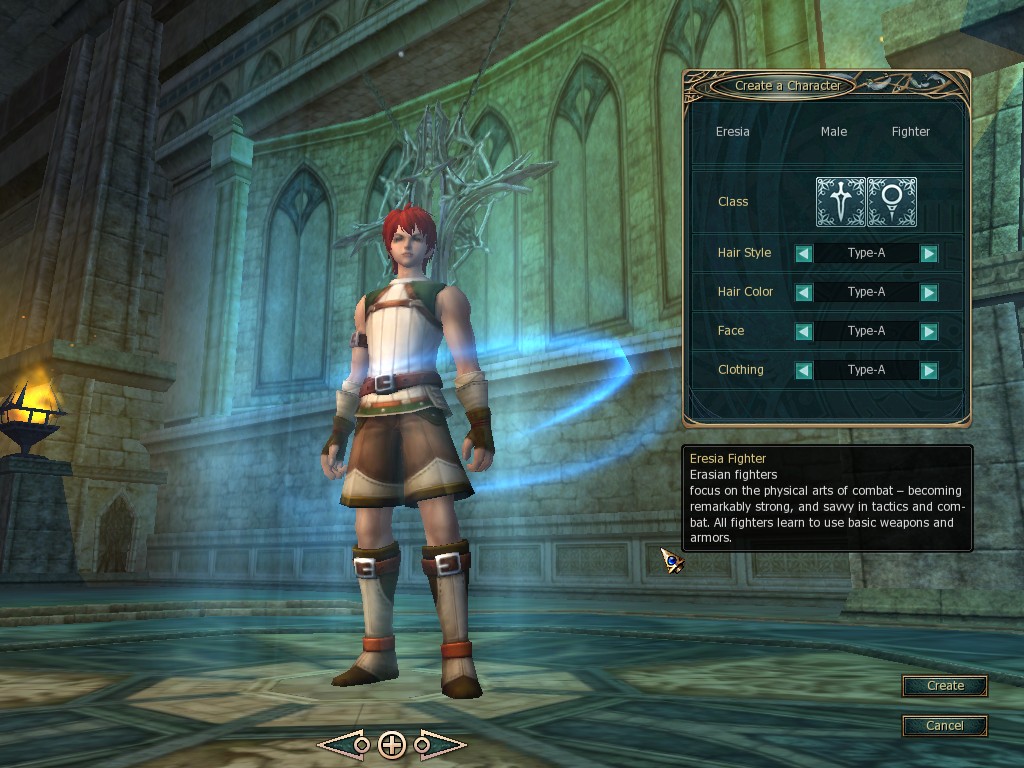Viewport: 1024px width, 768px height.
Task: Select the next Hair Color
Action: pyautogui.click(x=929, y=292)
